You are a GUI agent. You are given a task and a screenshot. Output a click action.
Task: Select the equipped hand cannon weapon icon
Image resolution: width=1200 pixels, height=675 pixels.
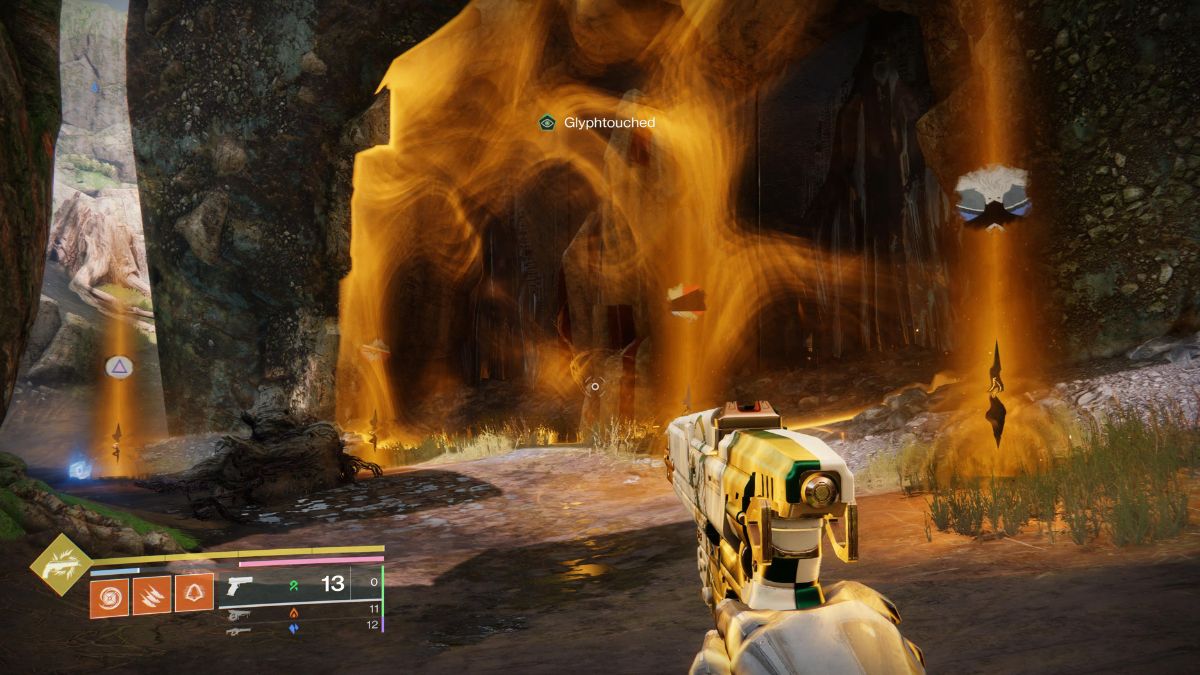(x=240, y=586)
